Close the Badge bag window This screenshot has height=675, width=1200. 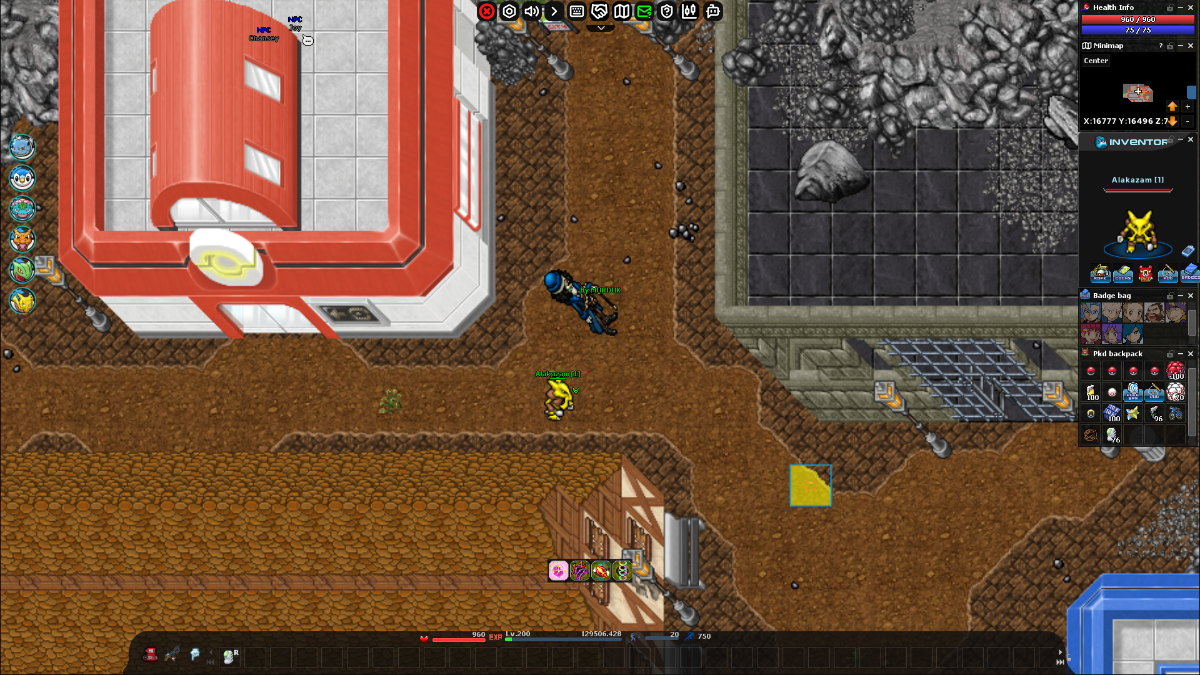tap(1190, 296)
